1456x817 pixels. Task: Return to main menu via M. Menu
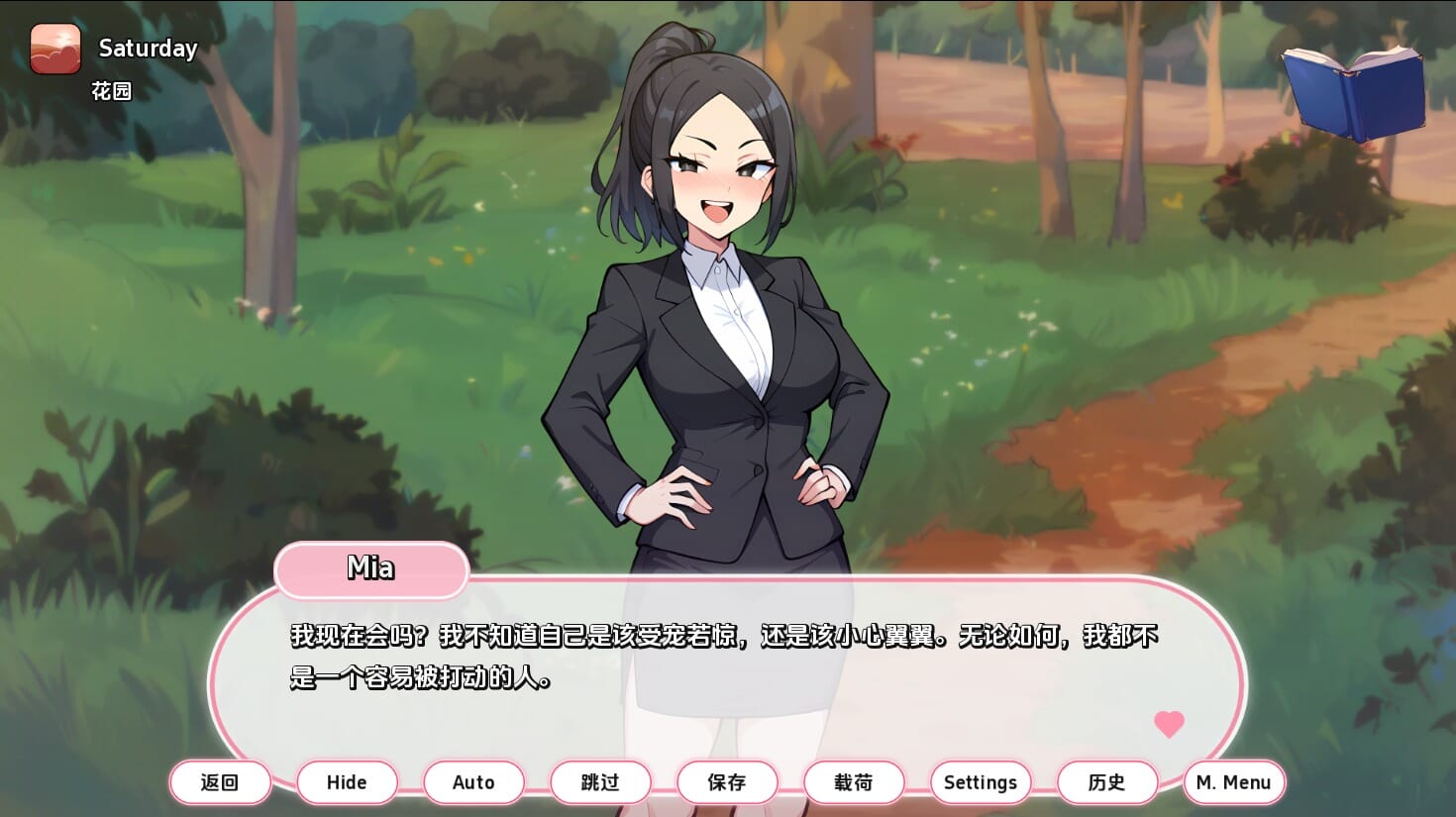pyautogui.click(x=1234, y=782)
